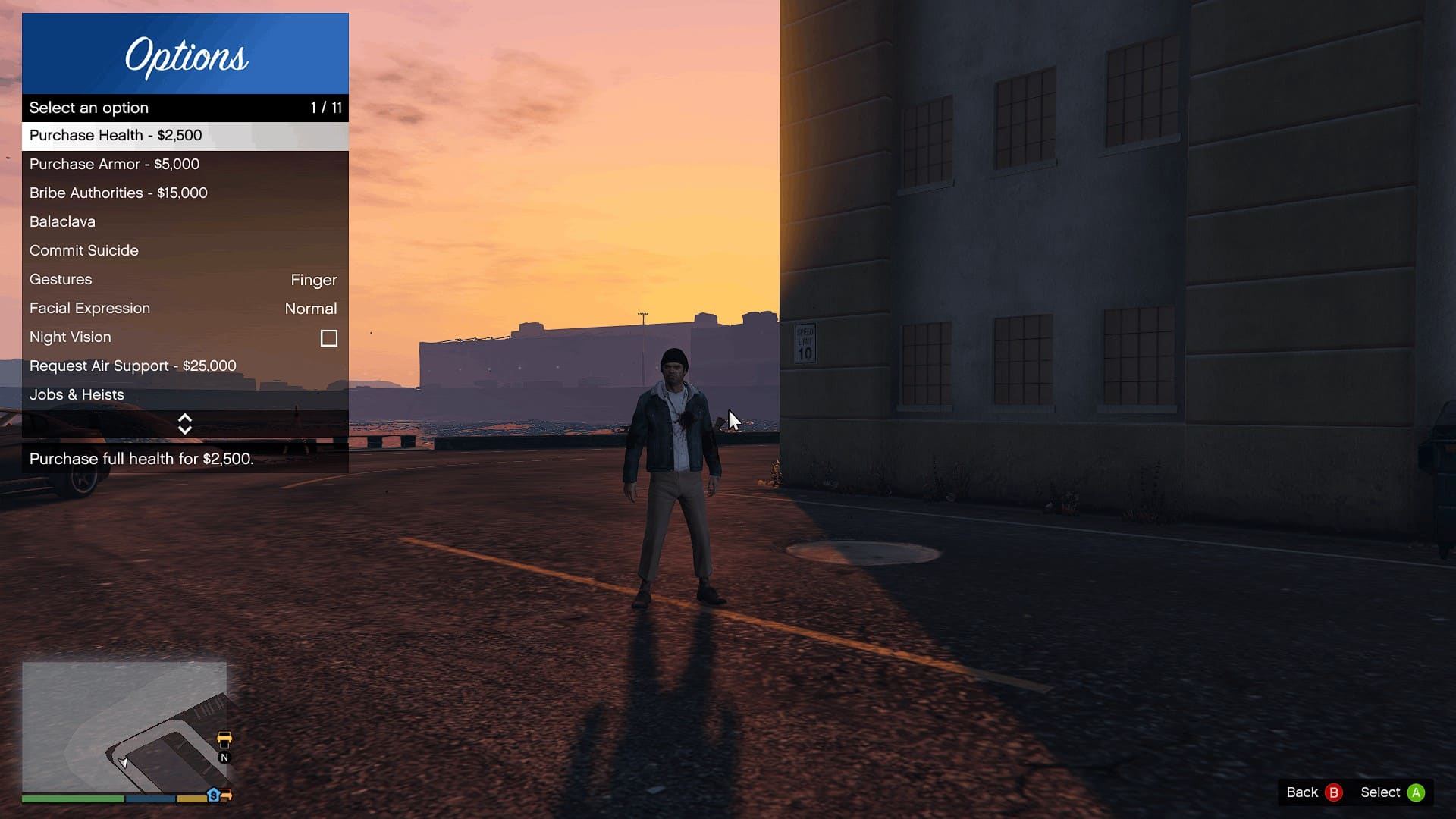Request Air Support for $25,000
1456x819 pixels.
185,366
